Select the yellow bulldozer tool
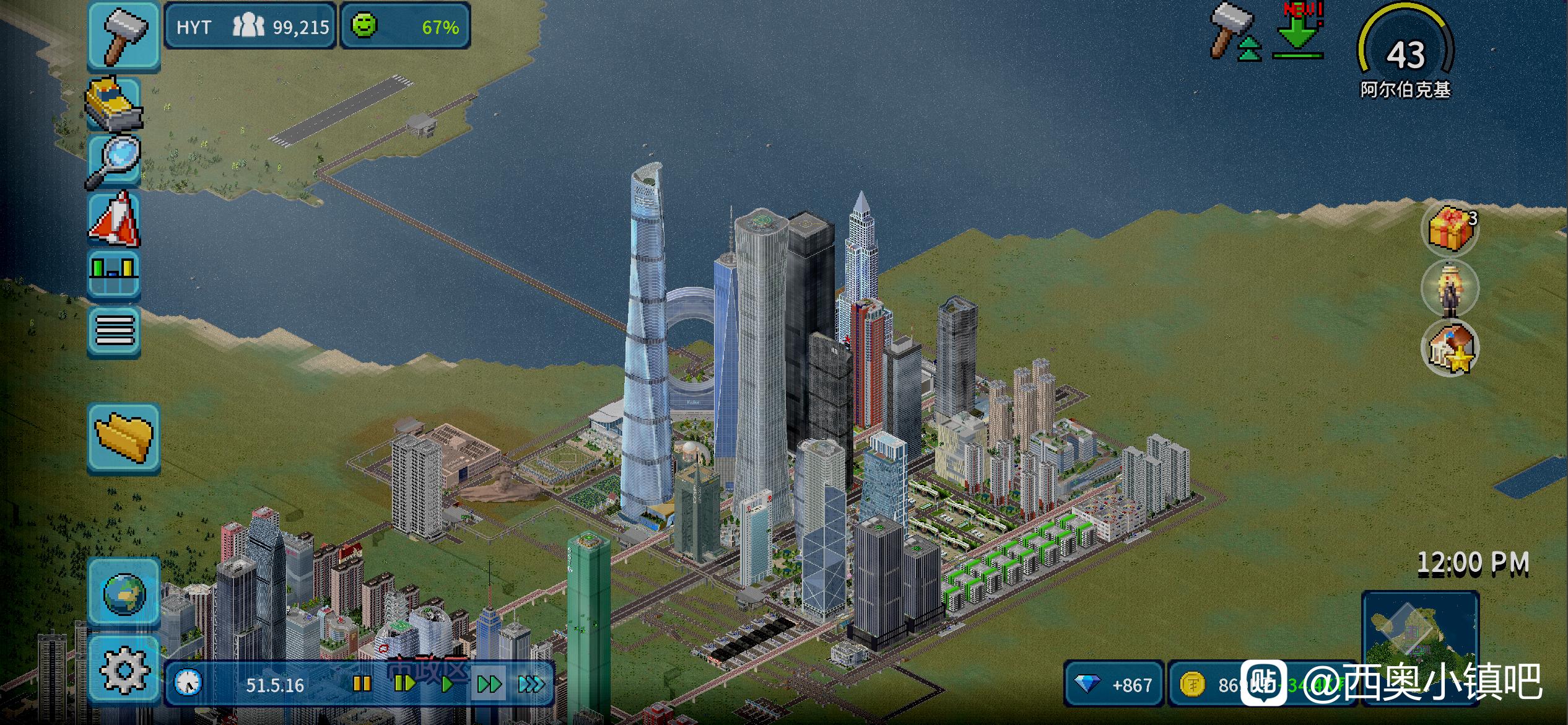The image size is (1568, 725). pyautogui.click(x=114, y=104)
